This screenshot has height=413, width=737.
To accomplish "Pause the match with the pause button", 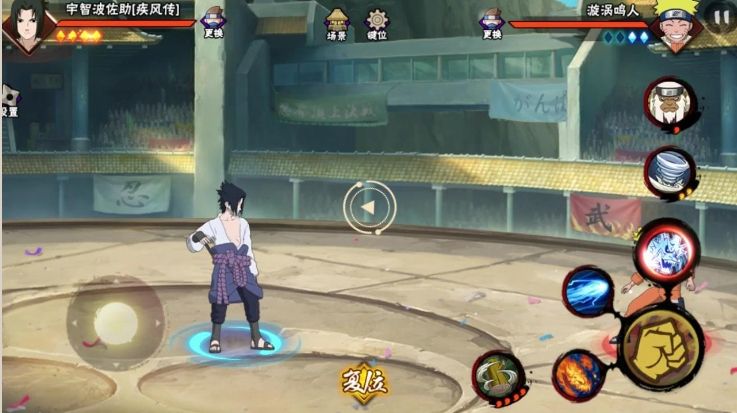I will click(x=720, y=17).
